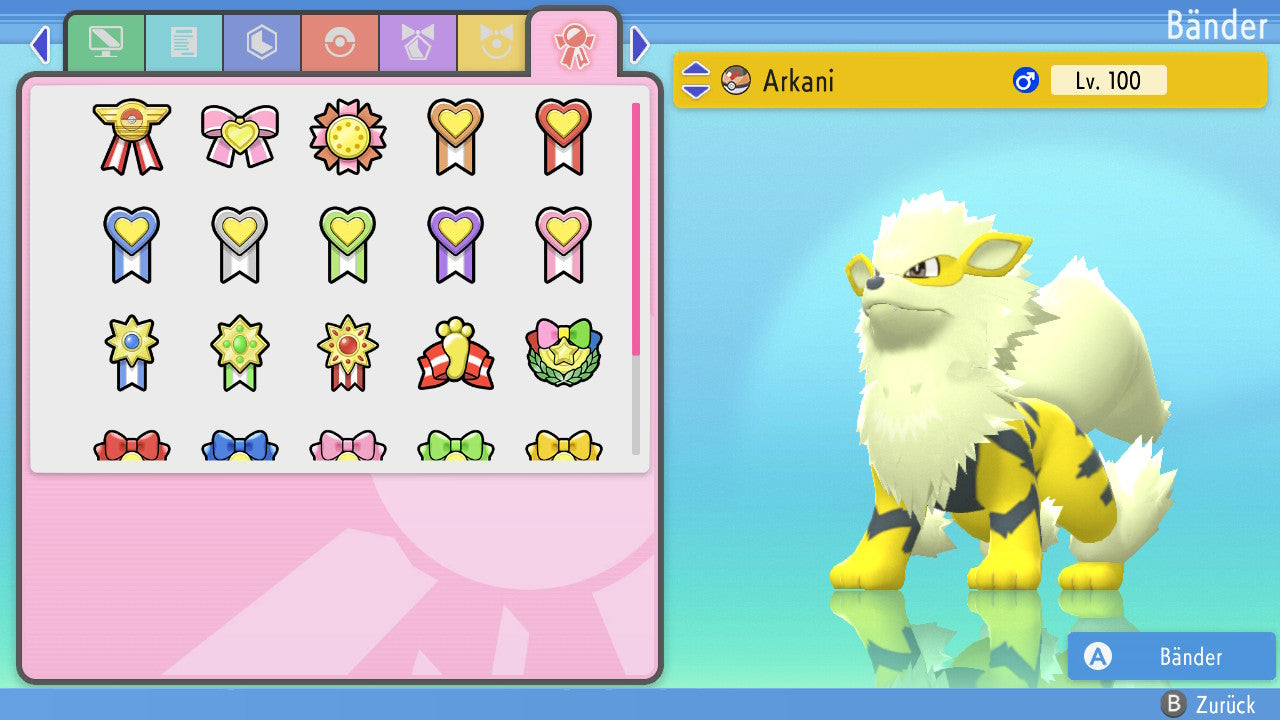Image resolution: width=1280 pixels, height=720 pixels.
Task: Select the orange flower-shaped ribbon
Action: click(348, 136)
